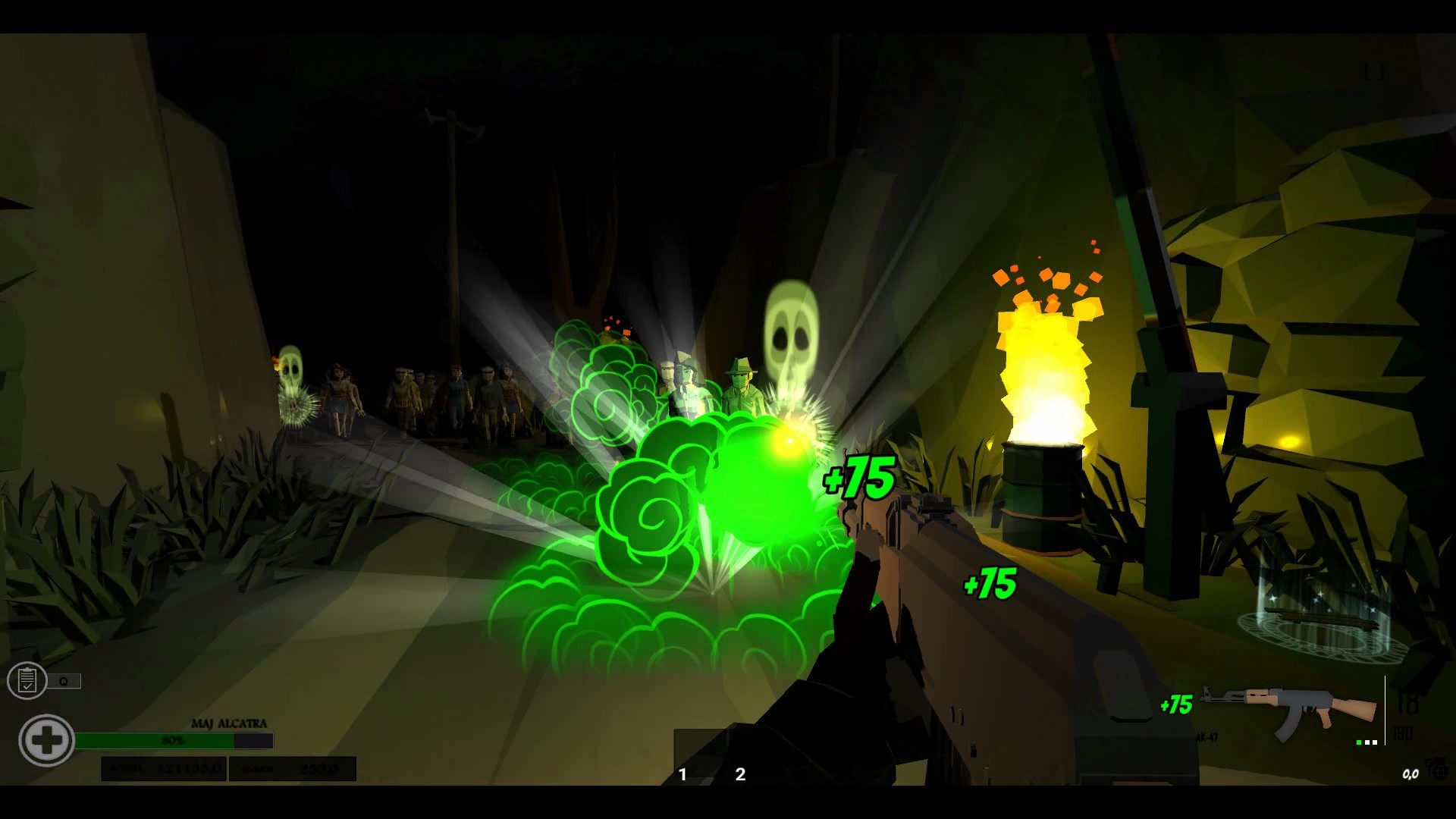
Task: Toggle the rightmost white fire-mode square
Action: [x=1375, y=742]
